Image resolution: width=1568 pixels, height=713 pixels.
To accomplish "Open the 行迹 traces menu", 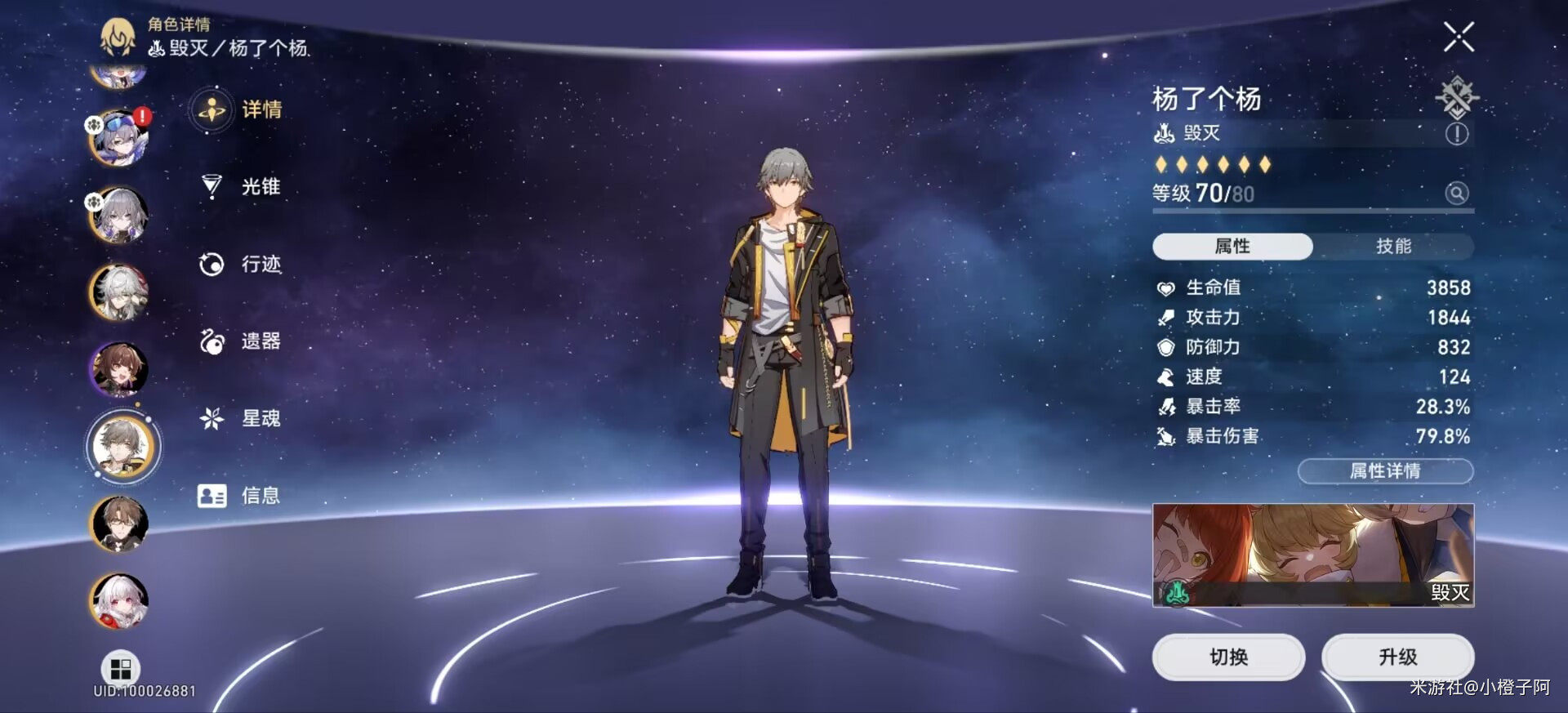I will [240, 264].
